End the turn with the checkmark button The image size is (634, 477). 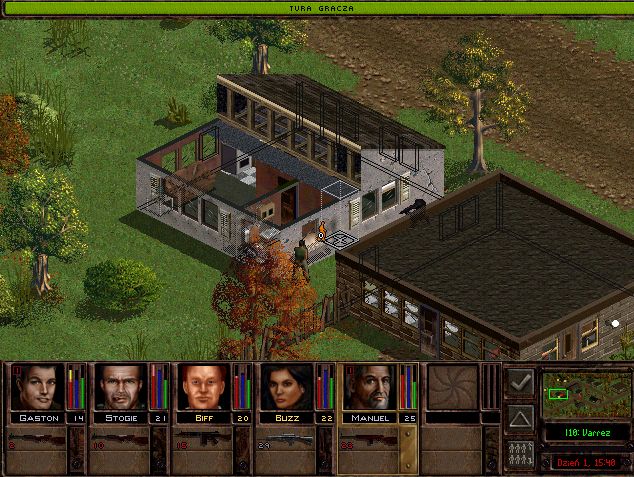coord(520,382)
